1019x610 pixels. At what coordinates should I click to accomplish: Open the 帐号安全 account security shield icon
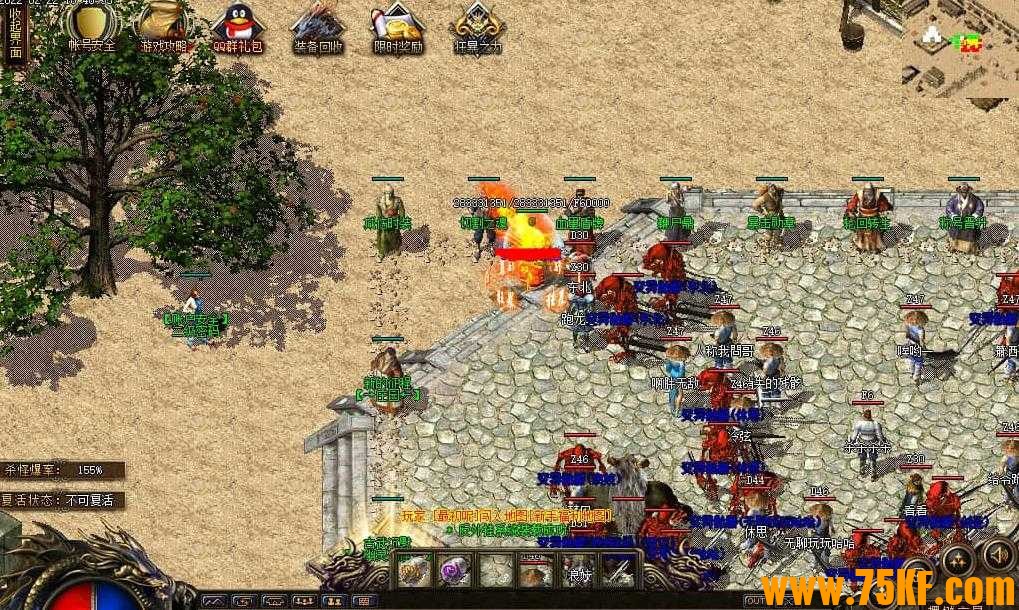[91, 24]
